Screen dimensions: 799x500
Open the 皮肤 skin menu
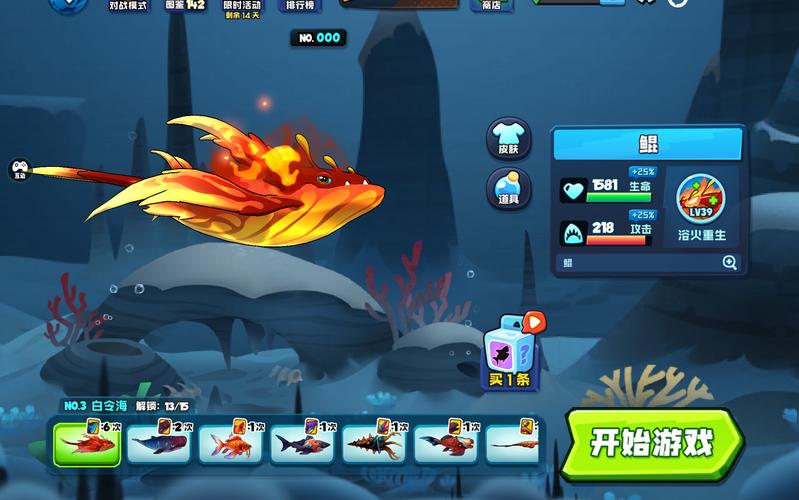coord(508,139)
